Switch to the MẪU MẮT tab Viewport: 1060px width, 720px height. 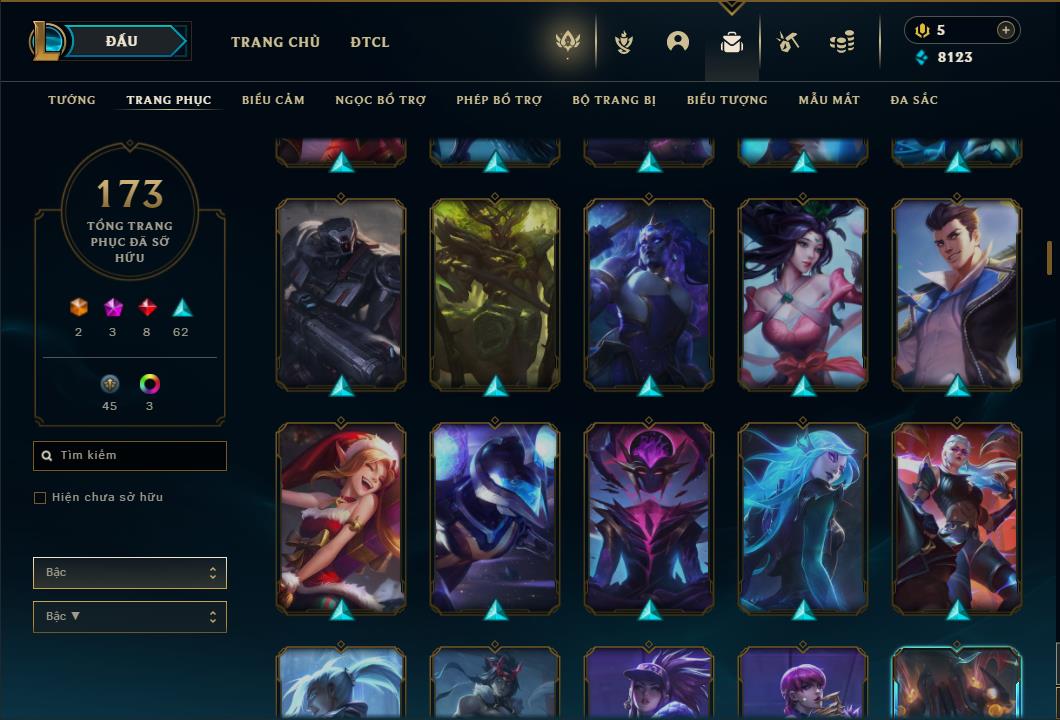click(x=829, y=100)
